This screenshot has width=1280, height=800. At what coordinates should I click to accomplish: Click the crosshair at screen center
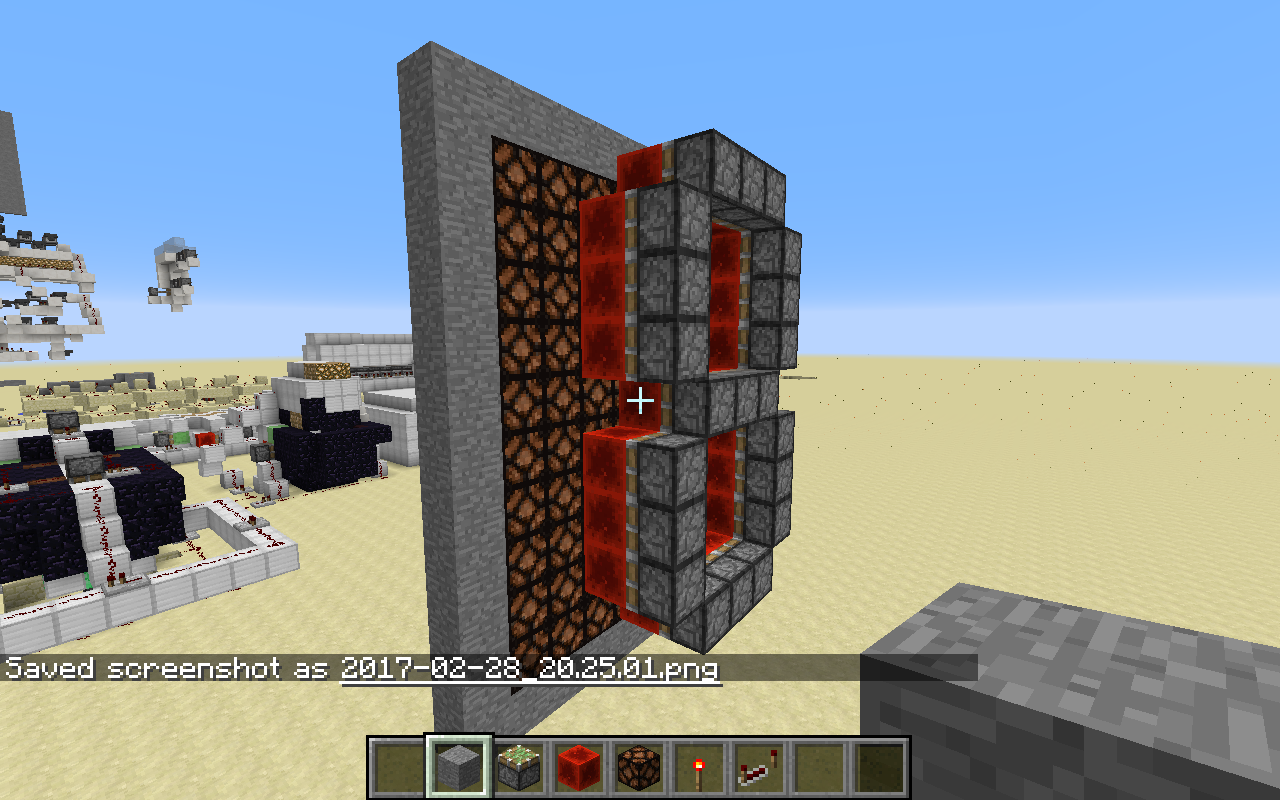pos(640,400)
